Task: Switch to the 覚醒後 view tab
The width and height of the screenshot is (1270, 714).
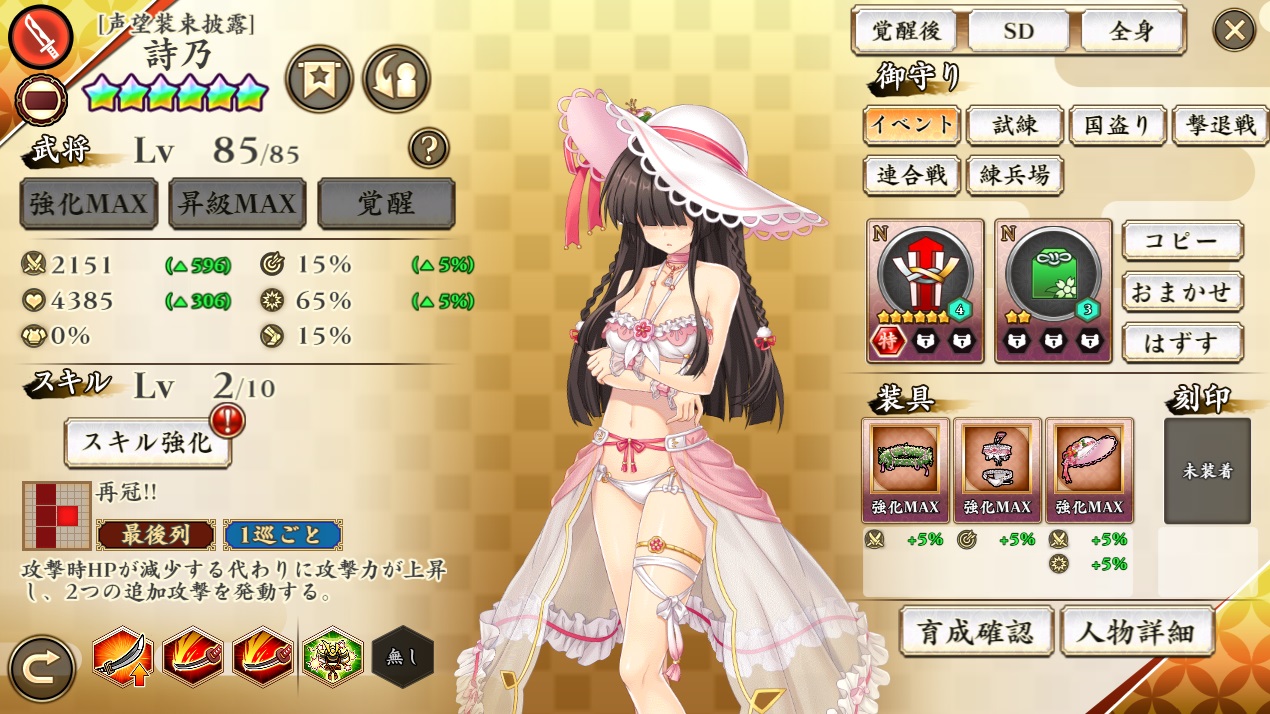Action: click(904, 31)
